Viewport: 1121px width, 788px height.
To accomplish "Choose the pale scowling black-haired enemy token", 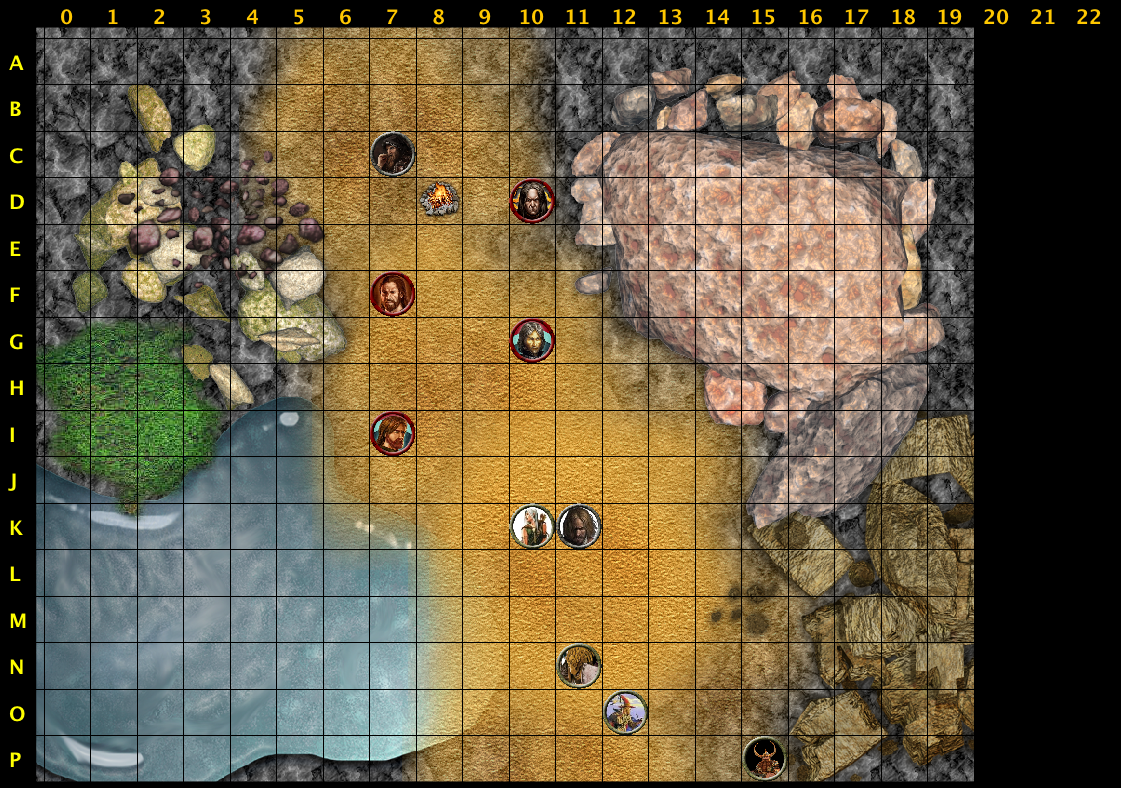I will 532,201.
